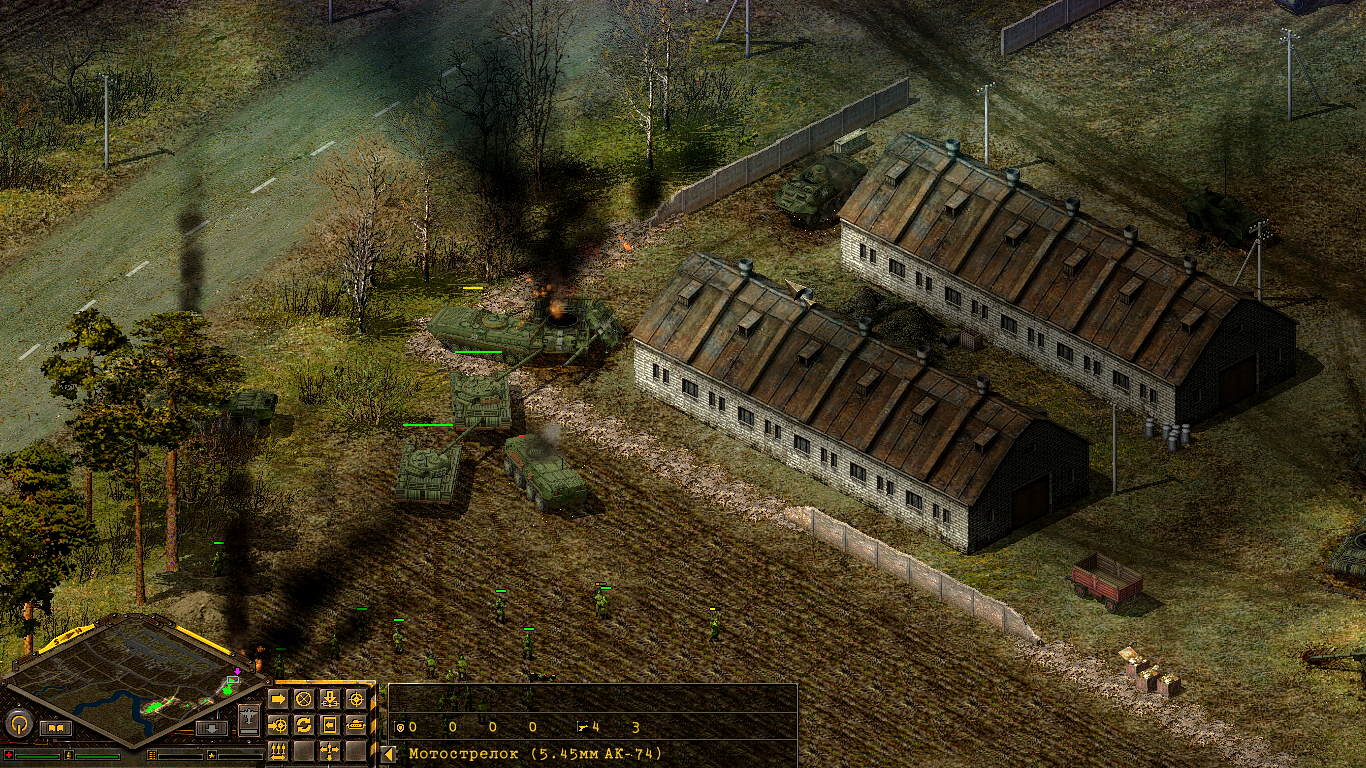The width and height of the screenshot is (1366, 768).
Task: Click the unload vehicle door icon
Action: 329,725
